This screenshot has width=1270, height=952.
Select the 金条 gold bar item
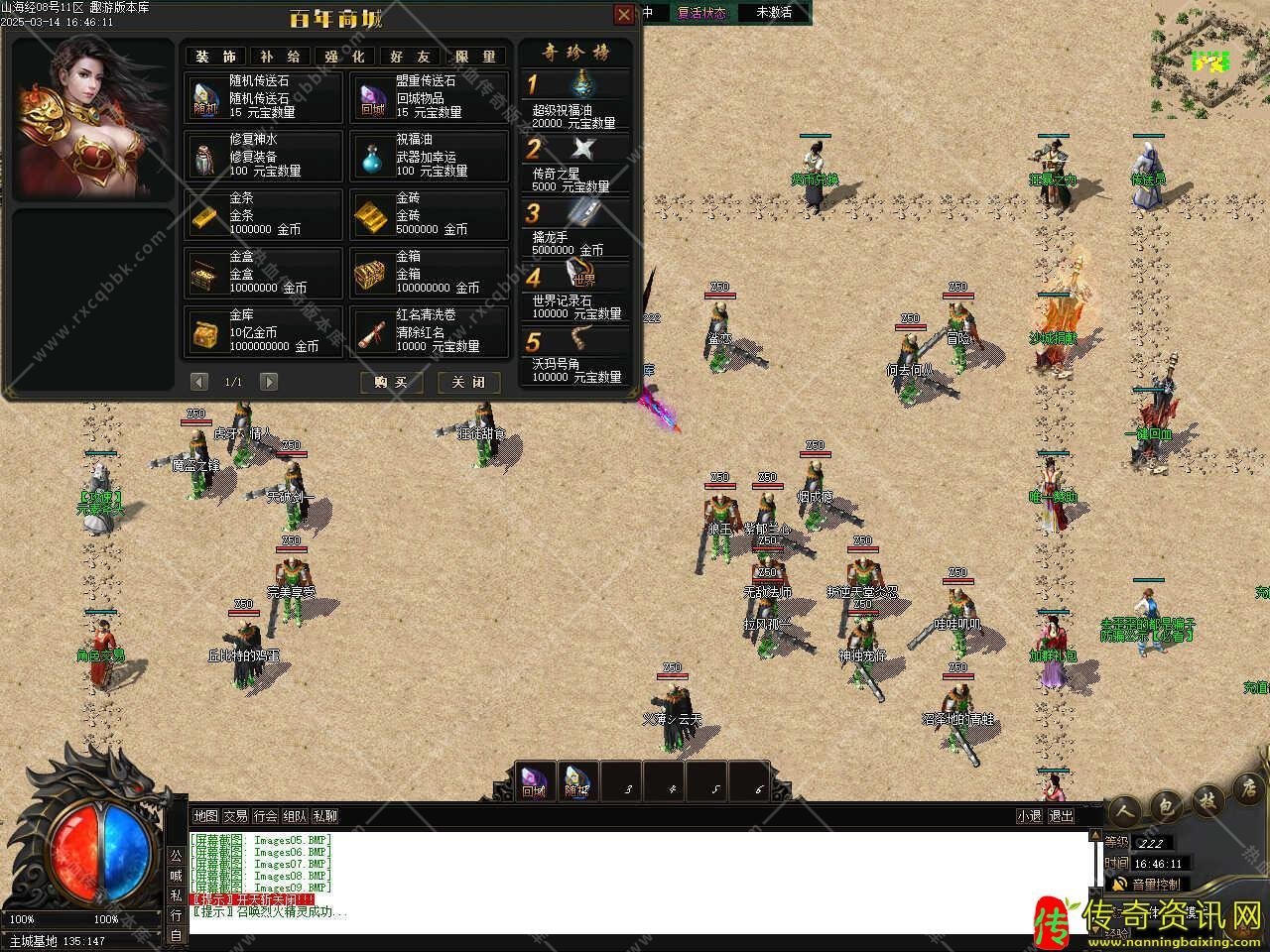(264, 214)
